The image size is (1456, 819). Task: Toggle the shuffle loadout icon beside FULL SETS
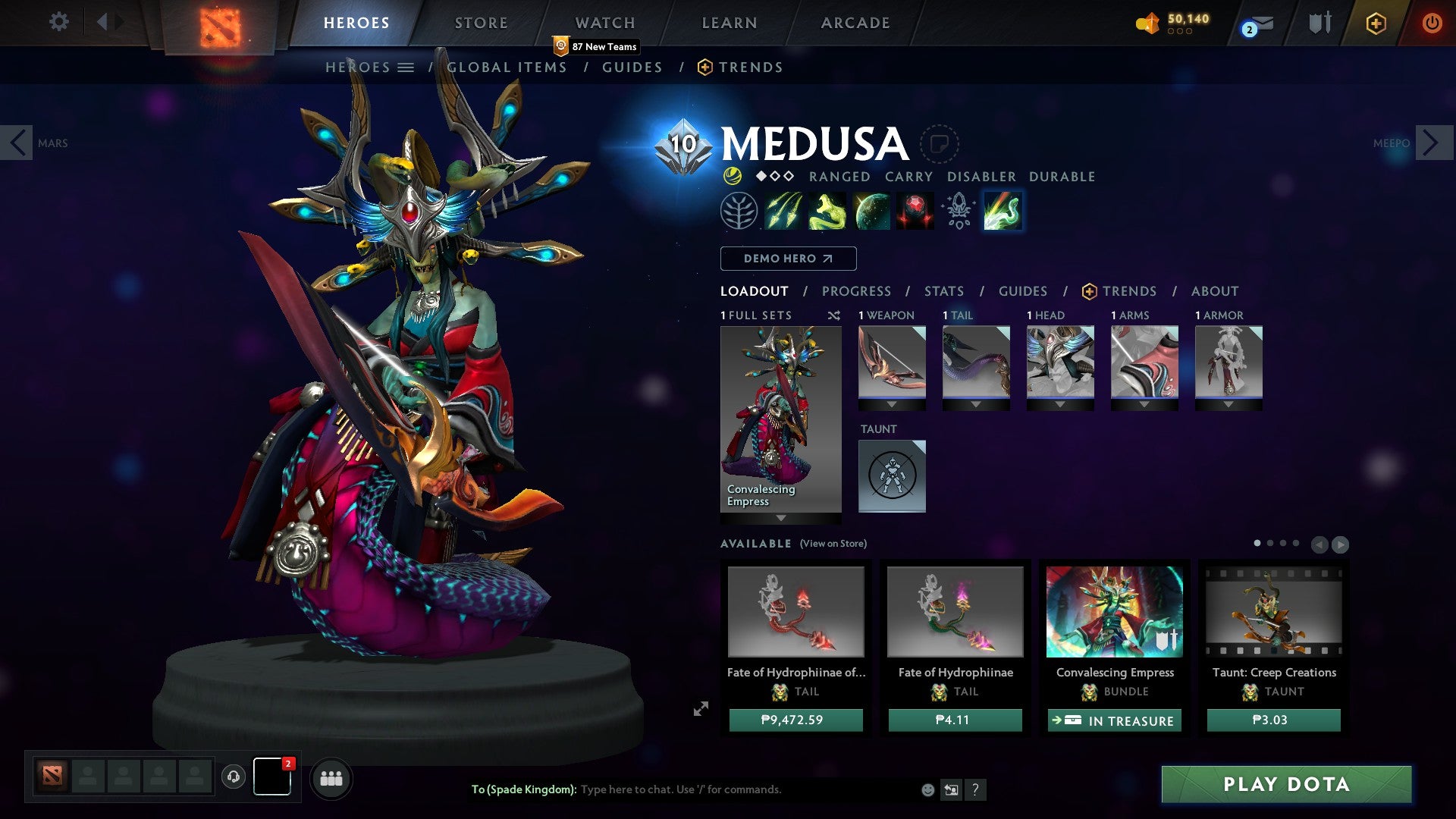(833, 316)
